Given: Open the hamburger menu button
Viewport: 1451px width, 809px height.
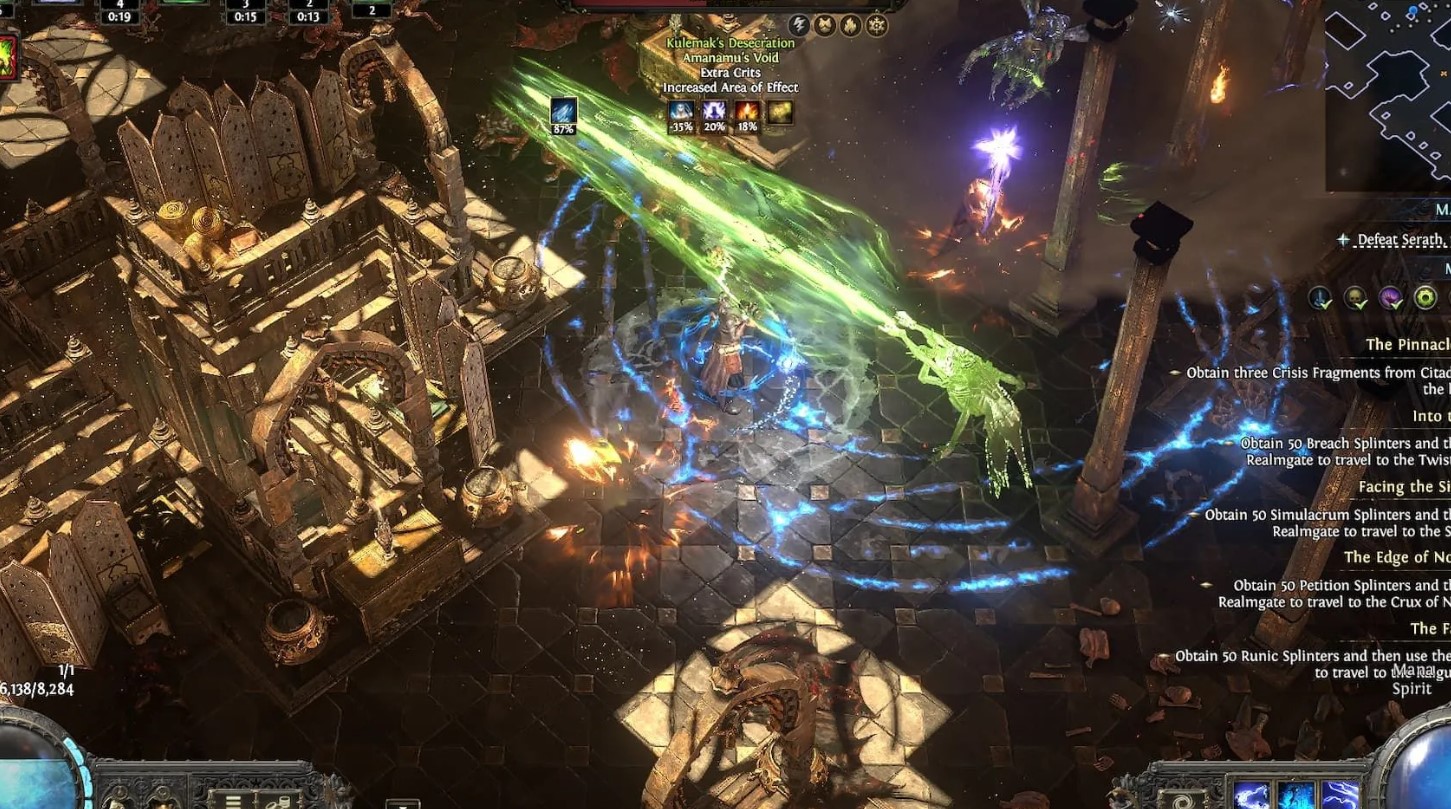Looking at the screenshot, I should pyautogui.click(x=233, y=800).
